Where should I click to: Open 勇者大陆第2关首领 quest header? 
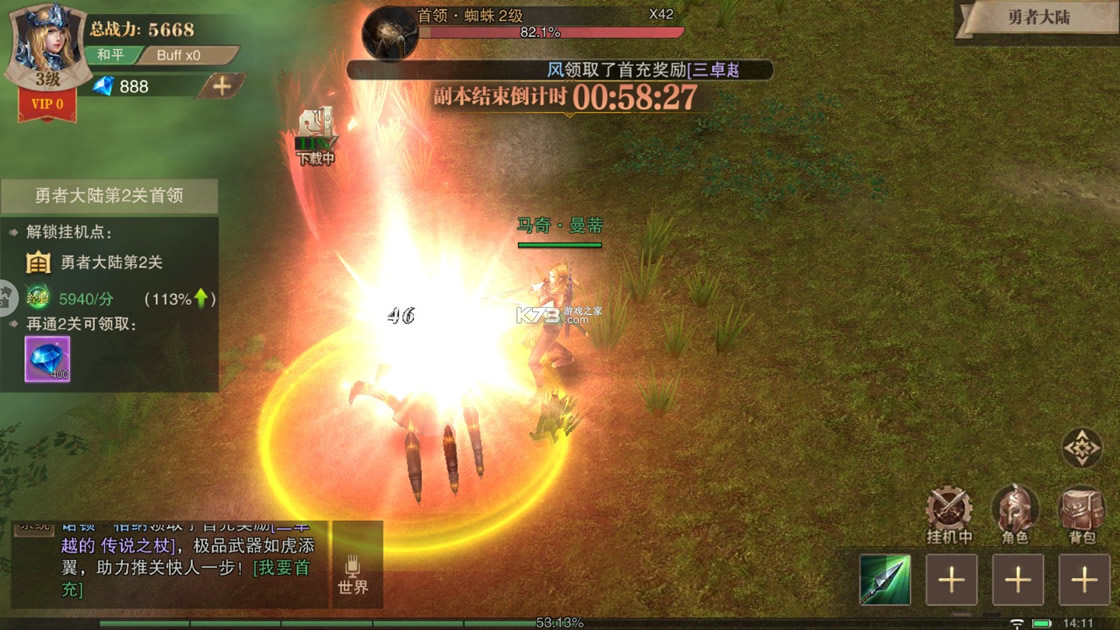[109, 196]
